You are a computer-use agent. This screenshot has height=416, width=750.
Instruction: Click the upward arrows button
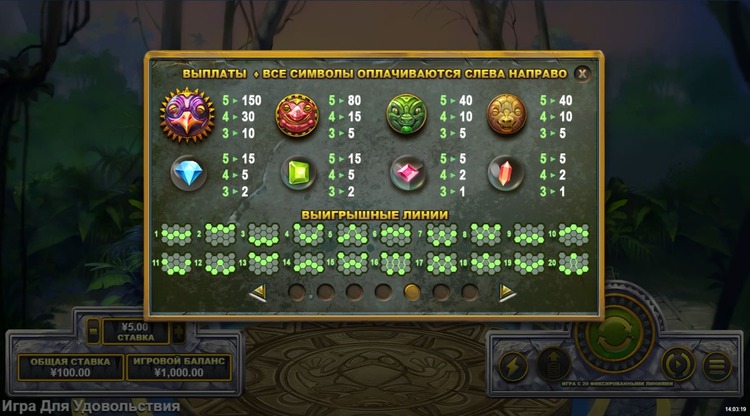tap(552, 365)
